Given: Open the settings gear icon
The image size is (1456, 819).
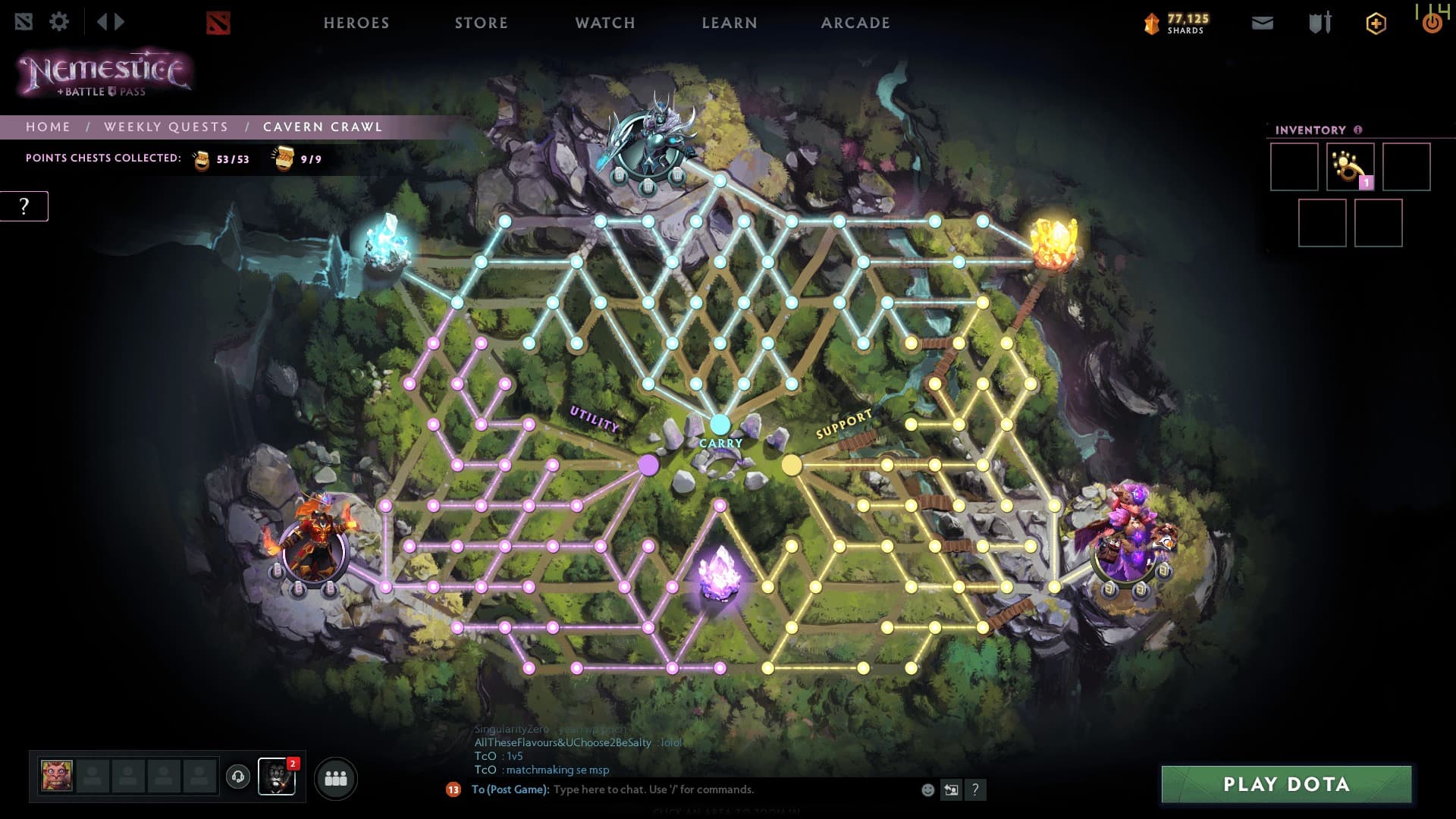Looking at the screenshot, I should tap(59, 21).
